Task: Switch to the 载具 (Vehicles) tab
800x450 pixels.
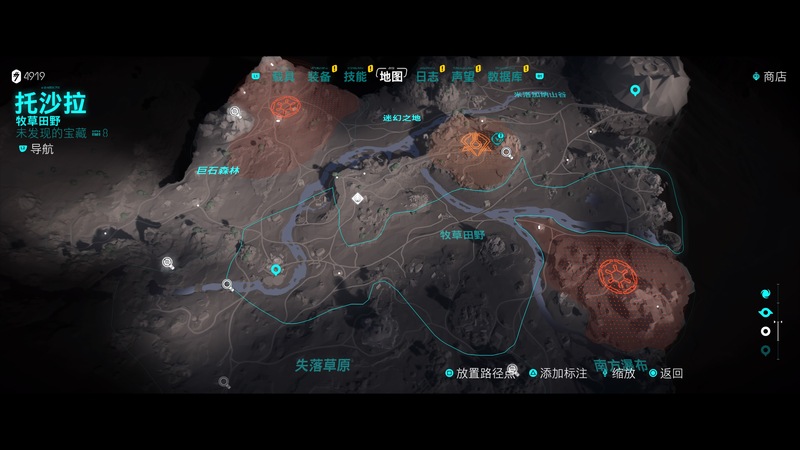Action: click(x=285, y=76)
